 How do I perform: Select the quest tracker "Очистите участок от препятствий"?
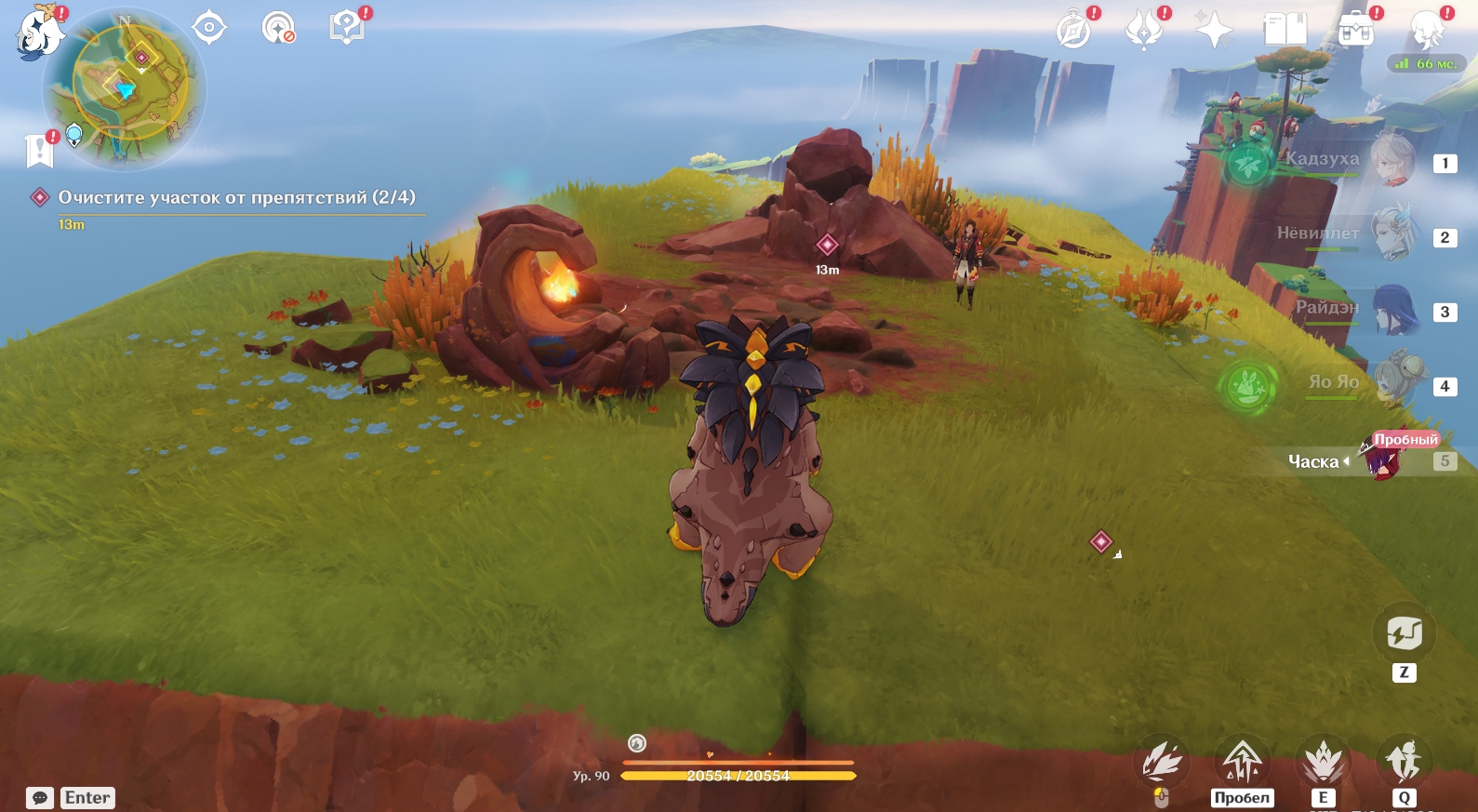click(236, 197)
